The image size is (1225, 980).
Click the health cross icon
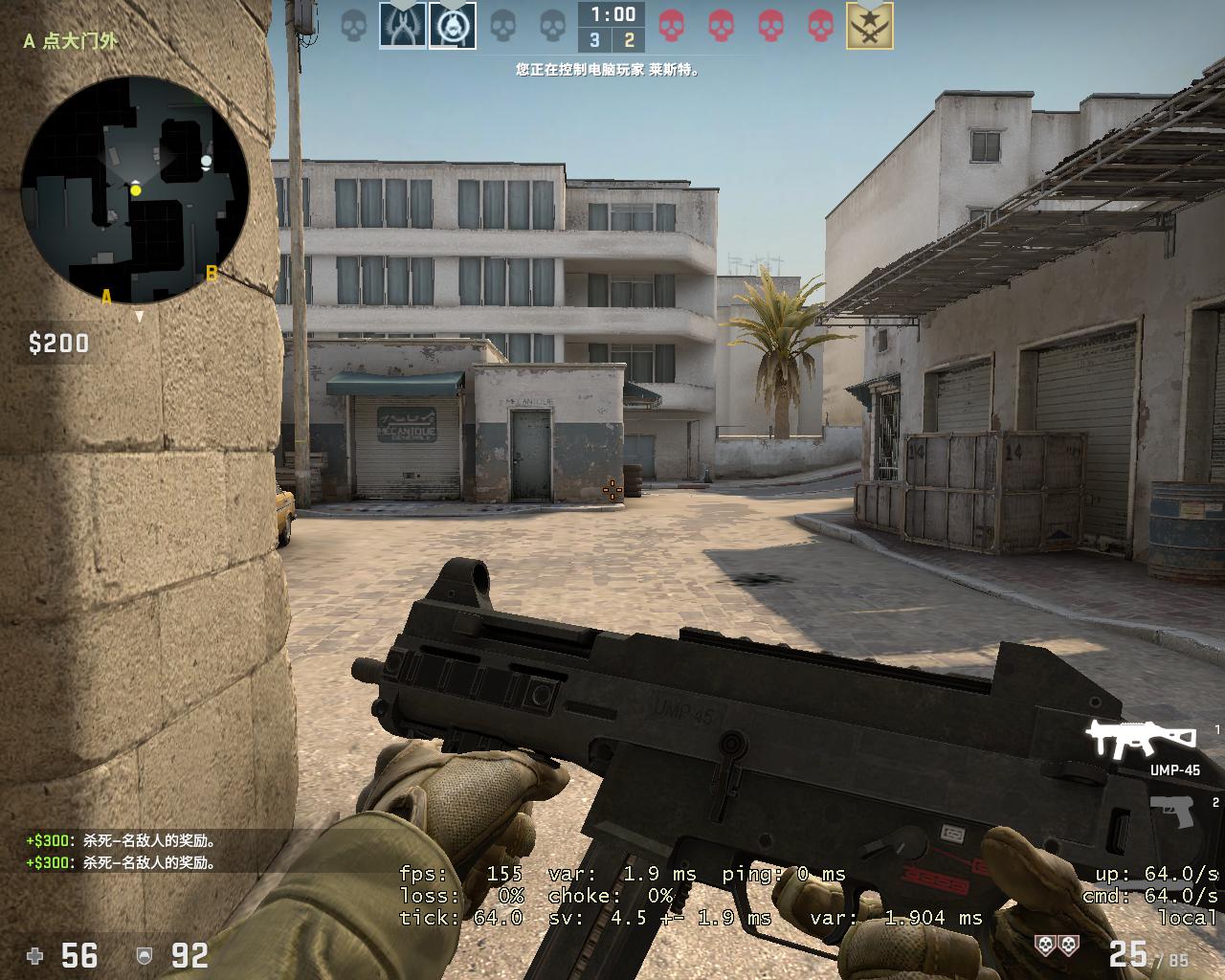(36, 955)
